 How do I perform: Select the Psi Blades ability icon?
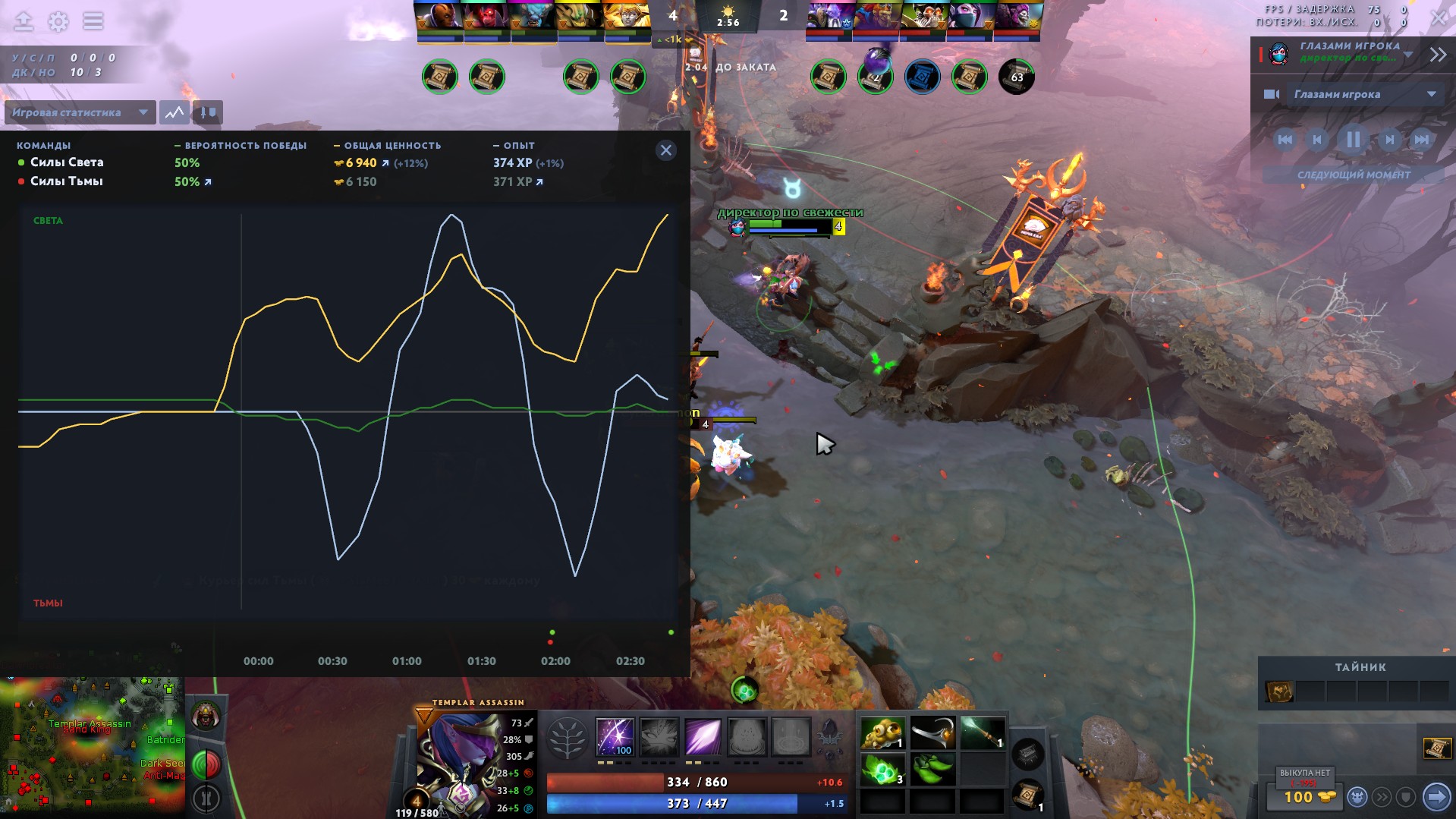(703, 736)
